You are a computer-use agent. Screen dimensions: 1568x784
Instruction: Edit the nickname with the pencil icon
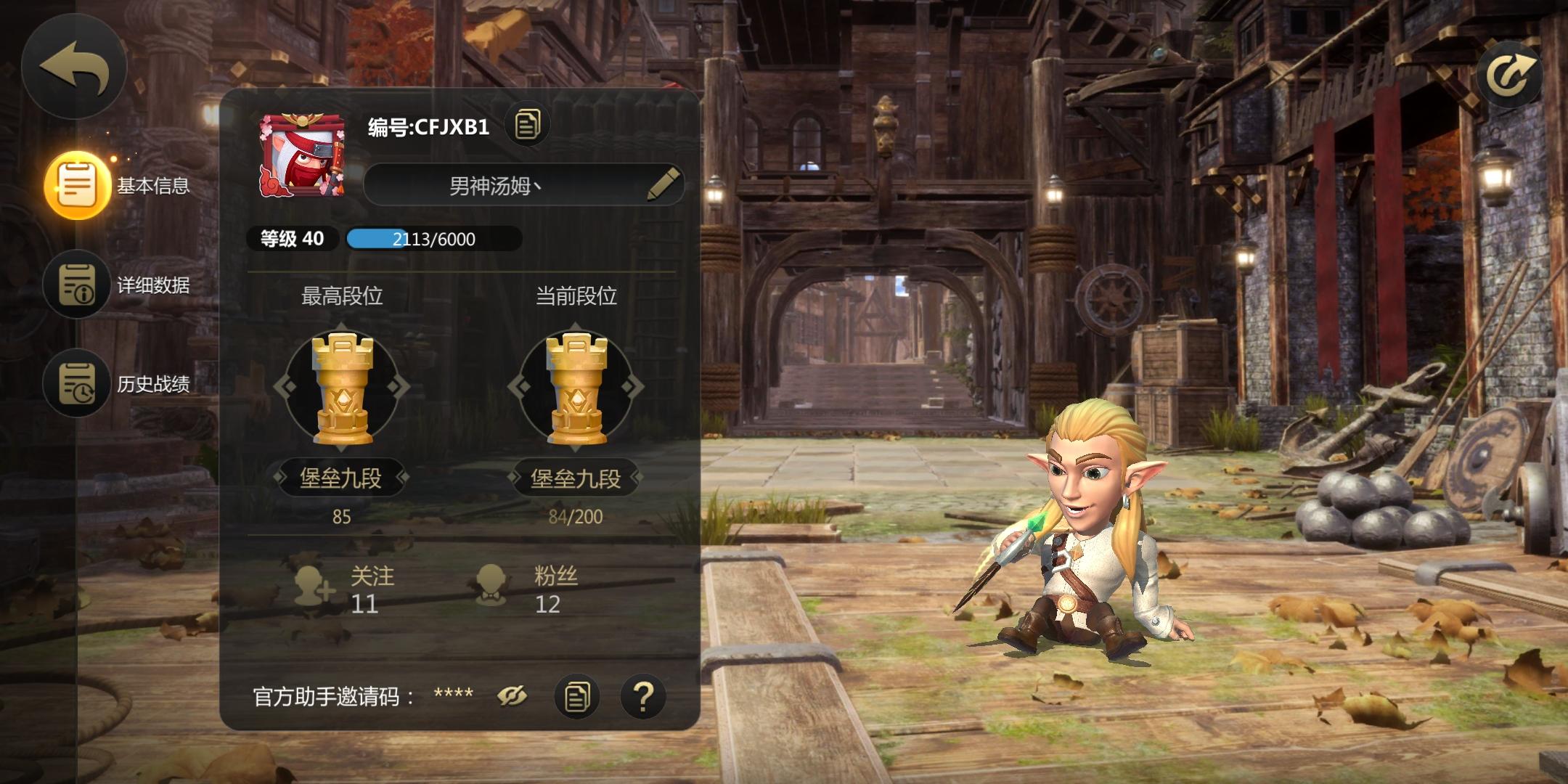click(x=662, y=184)
